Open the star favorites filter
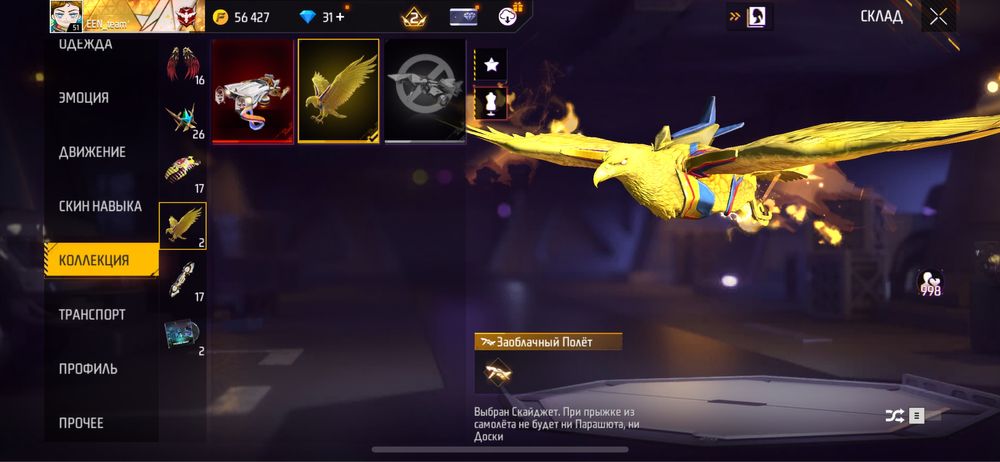This screenshot has height=462, width=1000. pos(491,65)
